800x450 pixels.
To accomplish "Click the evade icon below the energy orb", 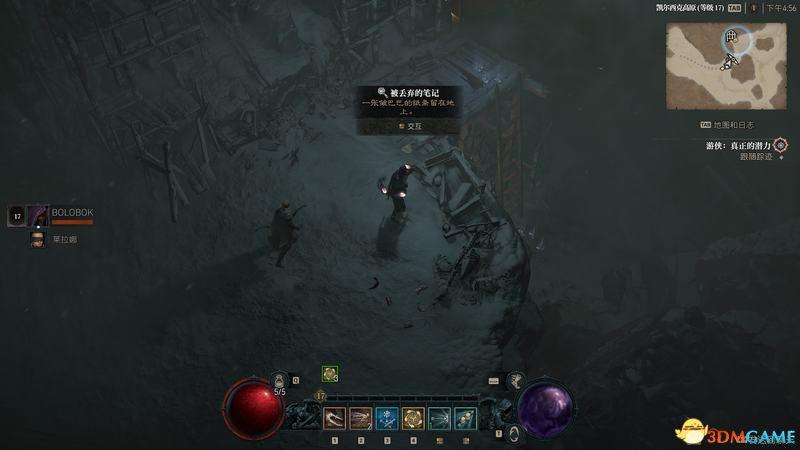I will point(514,433).
